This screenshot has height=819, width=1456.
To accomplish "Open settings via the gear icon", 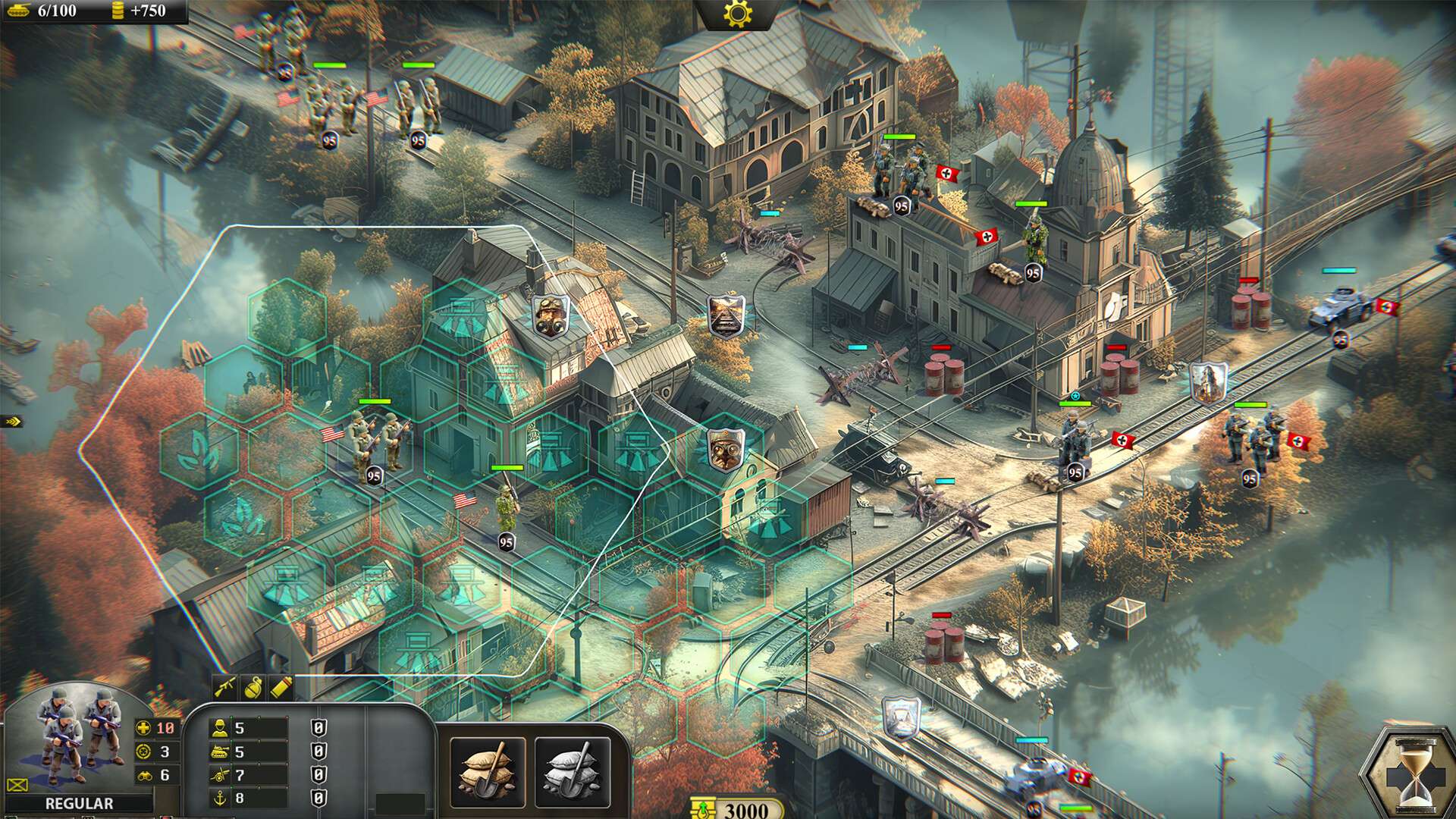I will [x=737, y=14].
